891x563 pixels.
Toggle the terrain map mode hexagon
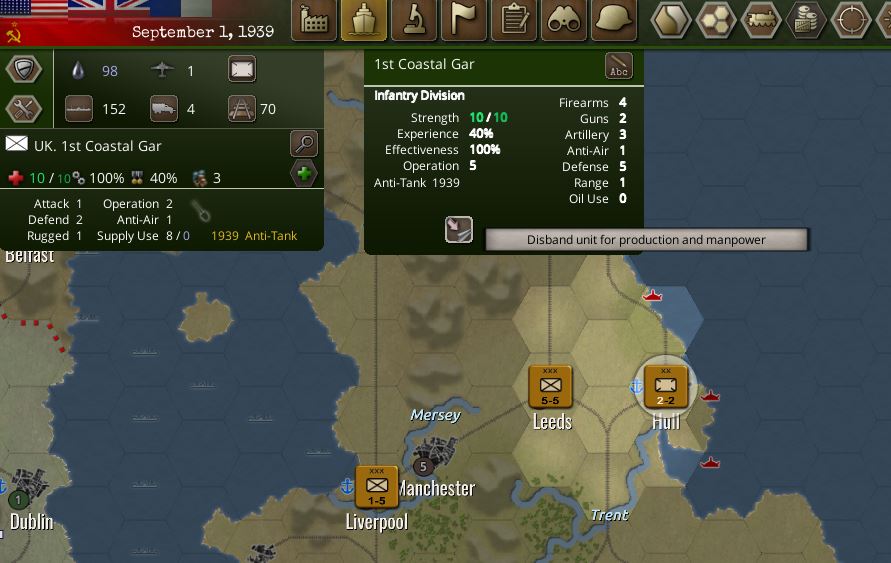[671, 20]
